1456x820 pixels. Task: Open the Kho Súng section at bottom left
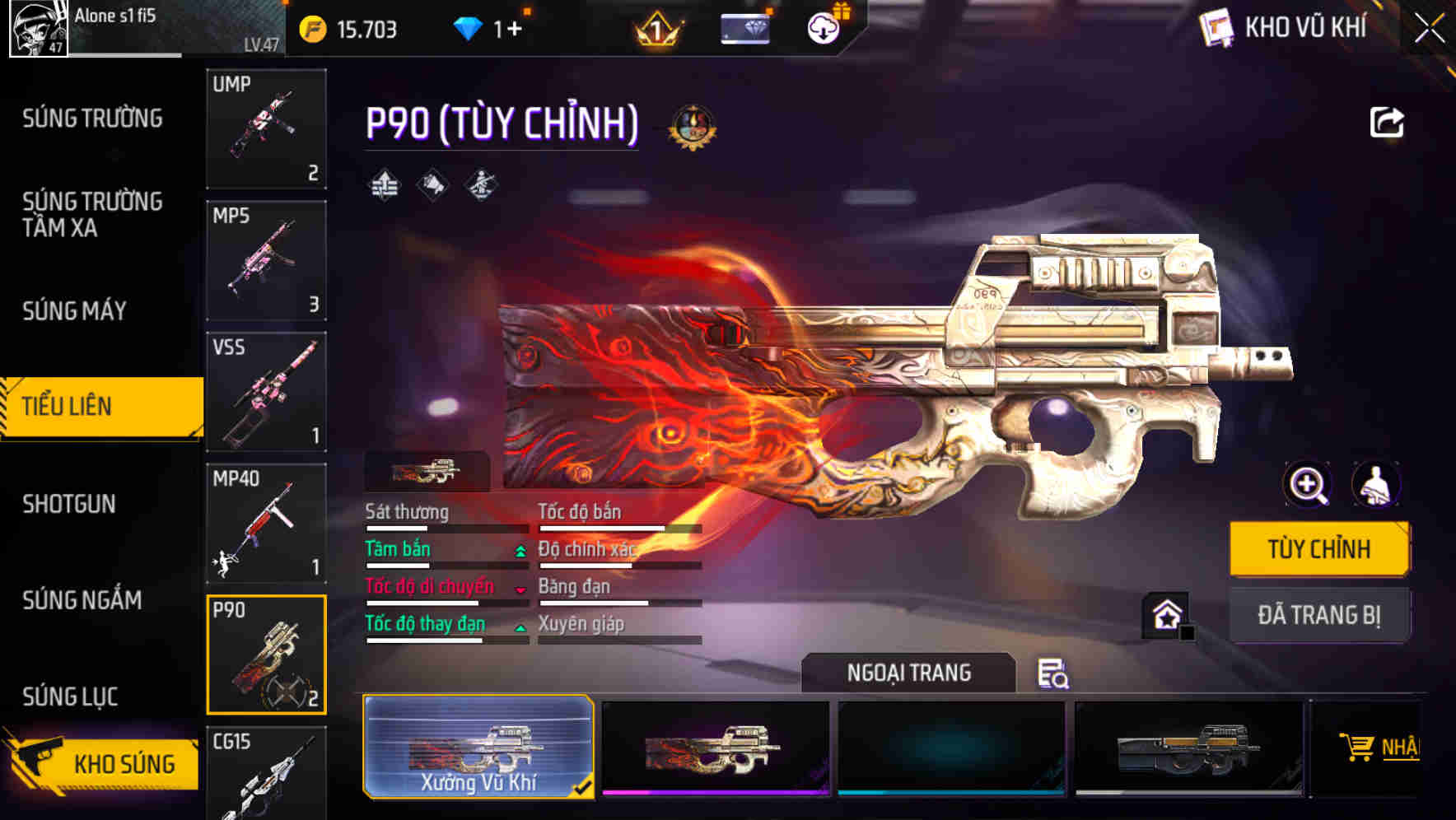point(122,763)
